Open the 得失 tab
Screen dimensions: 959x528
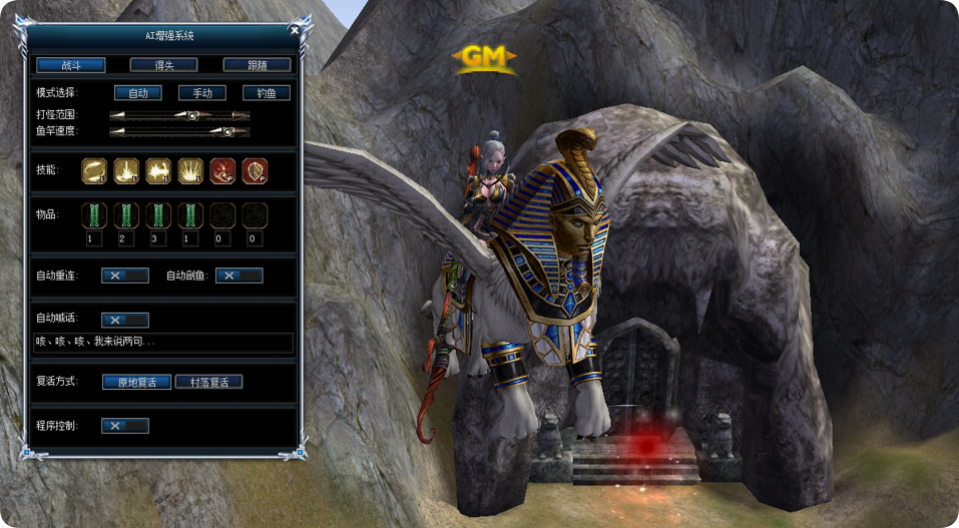163,65
